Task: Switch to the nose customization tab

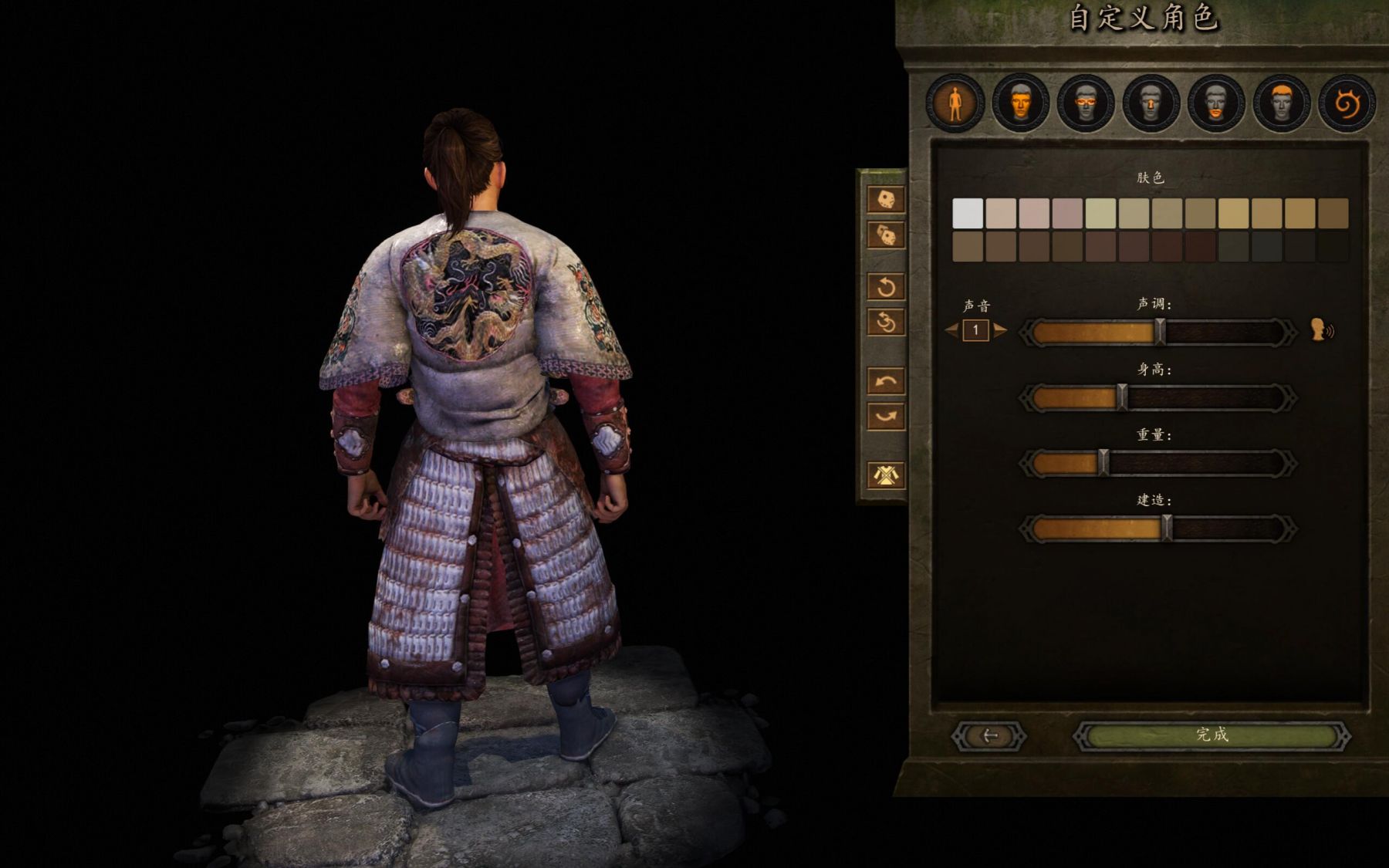Action: [1151, 103]
